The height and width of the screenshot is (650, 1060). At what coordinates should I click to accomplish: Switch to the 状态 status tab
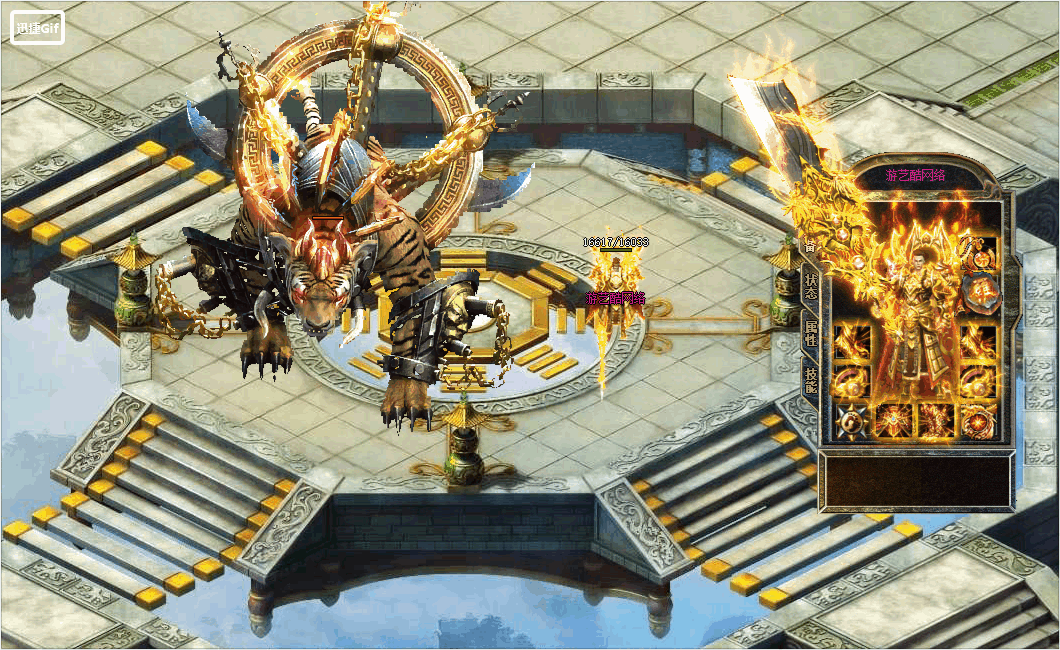click(x=810, y=288)
